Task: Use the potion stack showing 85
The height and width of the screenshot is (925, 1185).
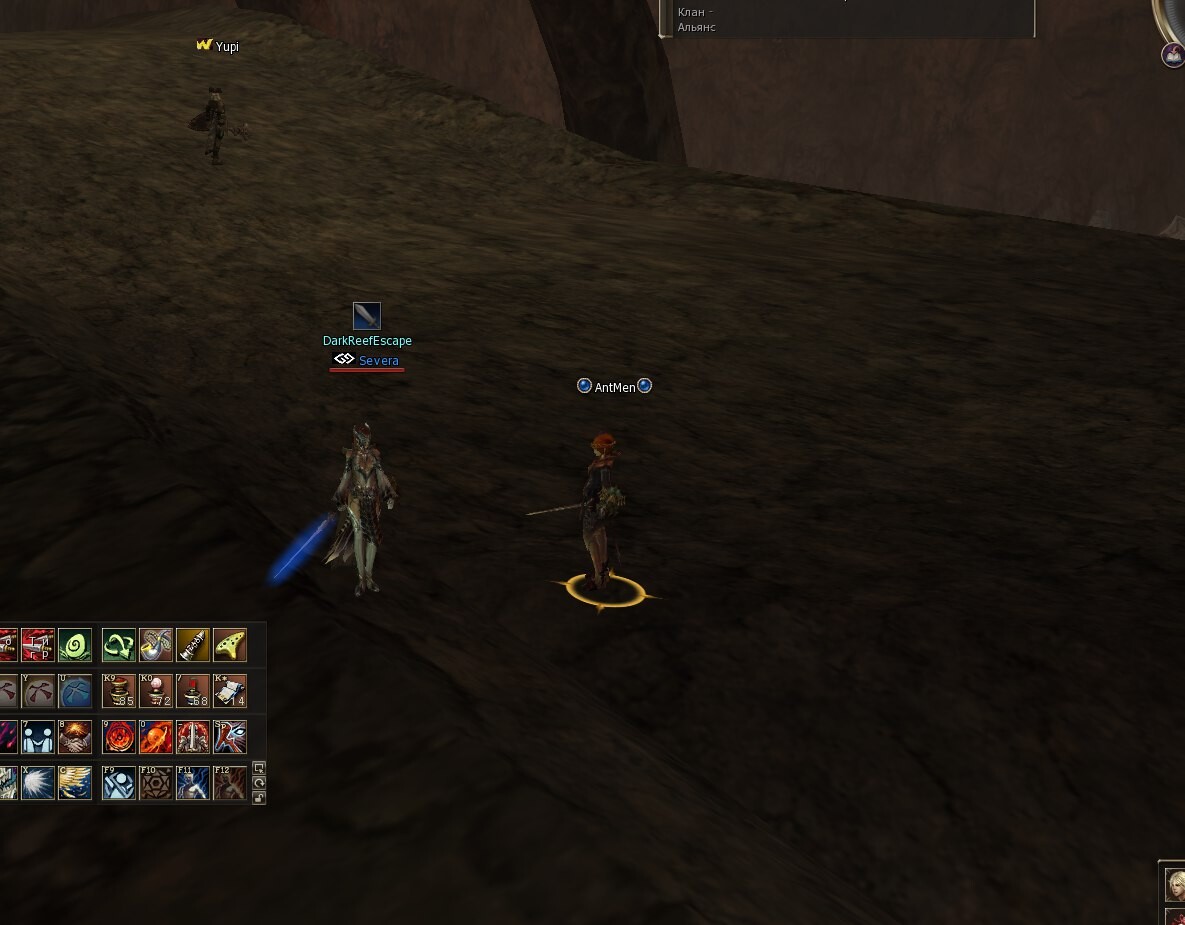Action: tap(119, 691)
